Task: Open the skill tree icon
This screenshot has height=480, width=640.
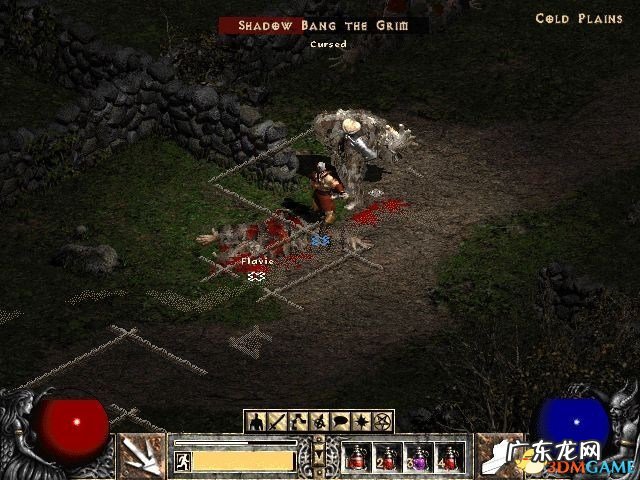Action: [x=299, y=421]
